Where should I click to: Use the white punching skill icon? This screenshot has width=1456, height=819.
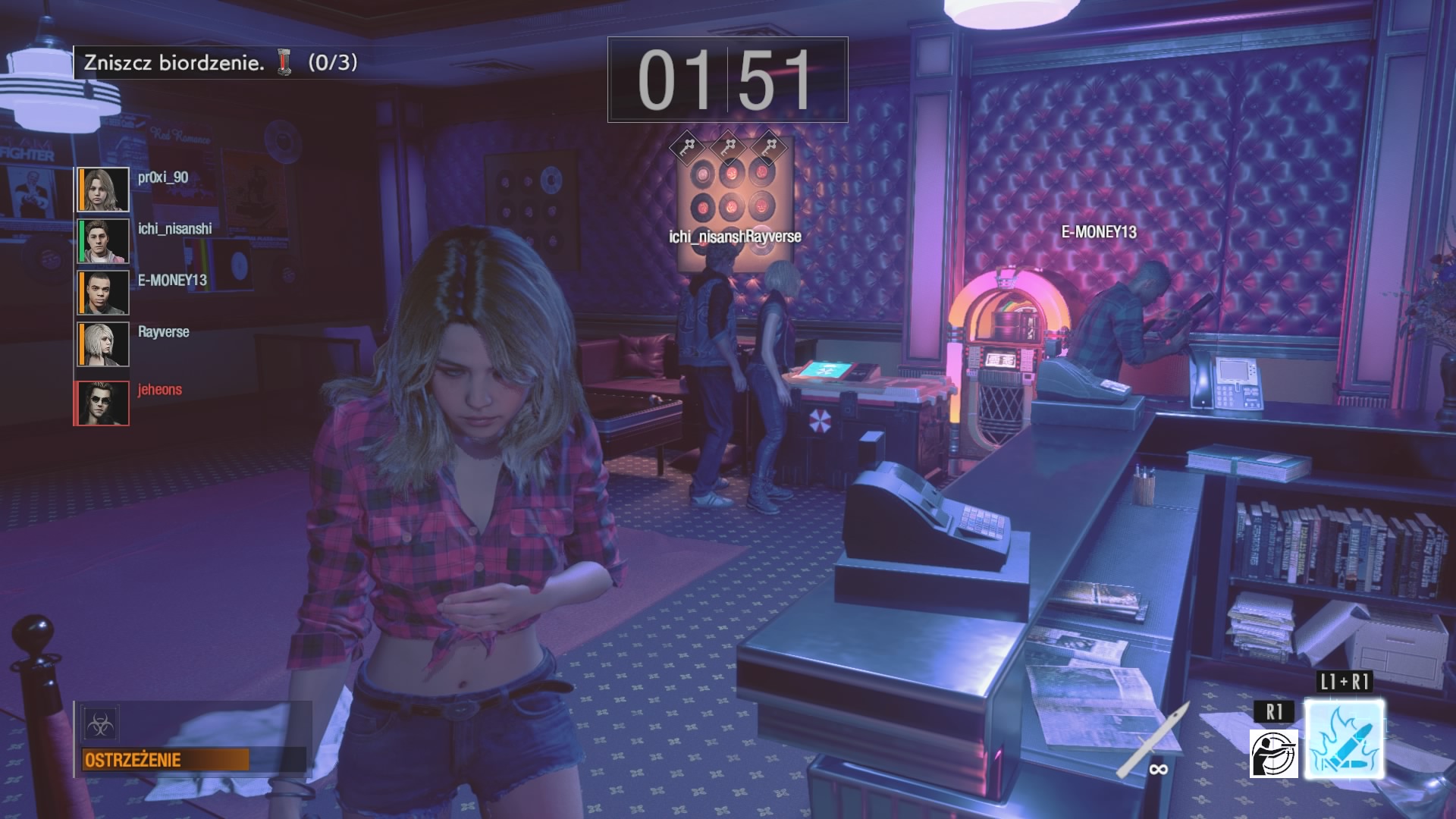[1273, 753]
